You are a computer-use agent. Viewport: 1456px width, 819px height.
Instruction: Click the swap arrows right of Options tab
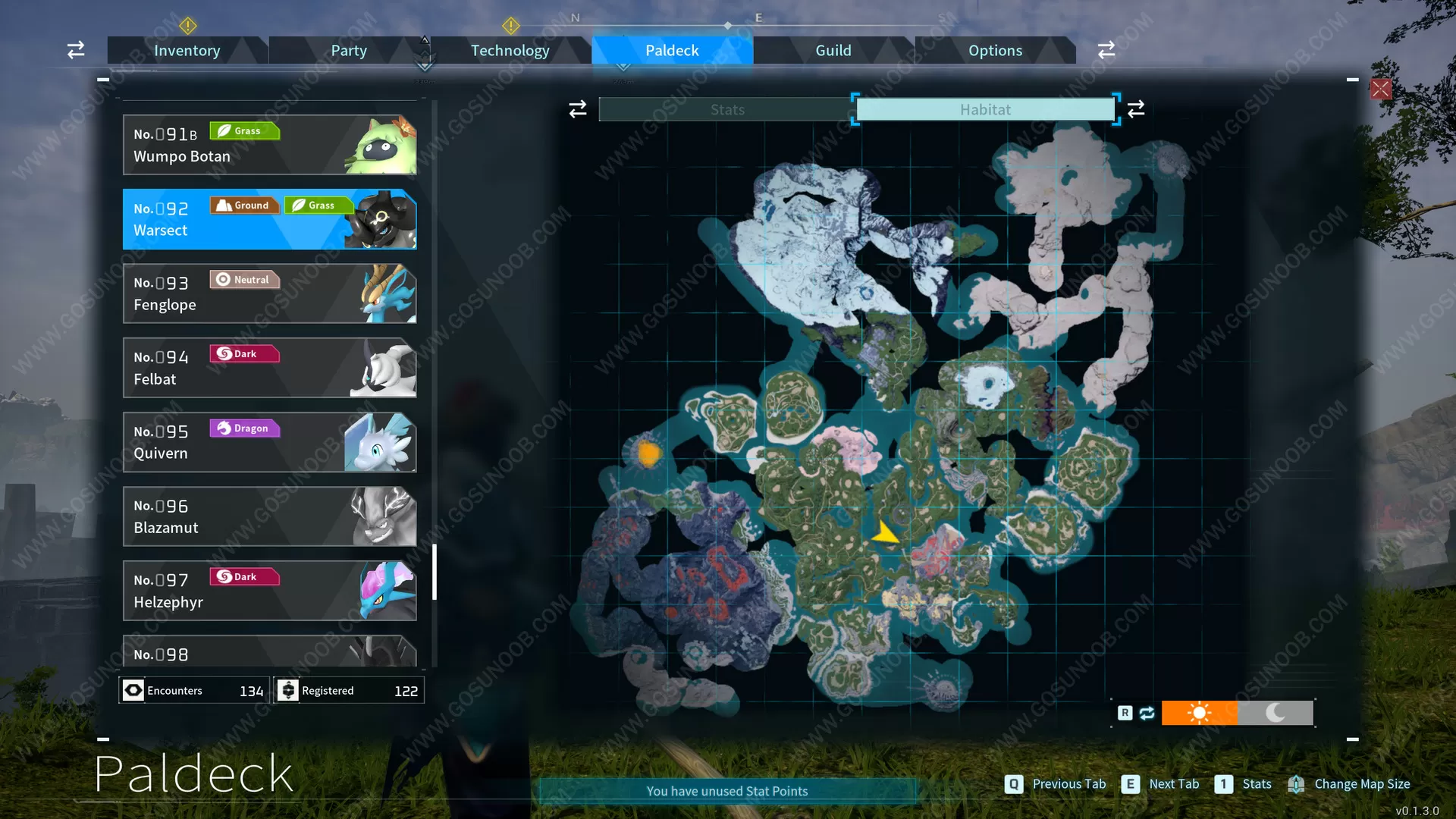[1106, 49]
